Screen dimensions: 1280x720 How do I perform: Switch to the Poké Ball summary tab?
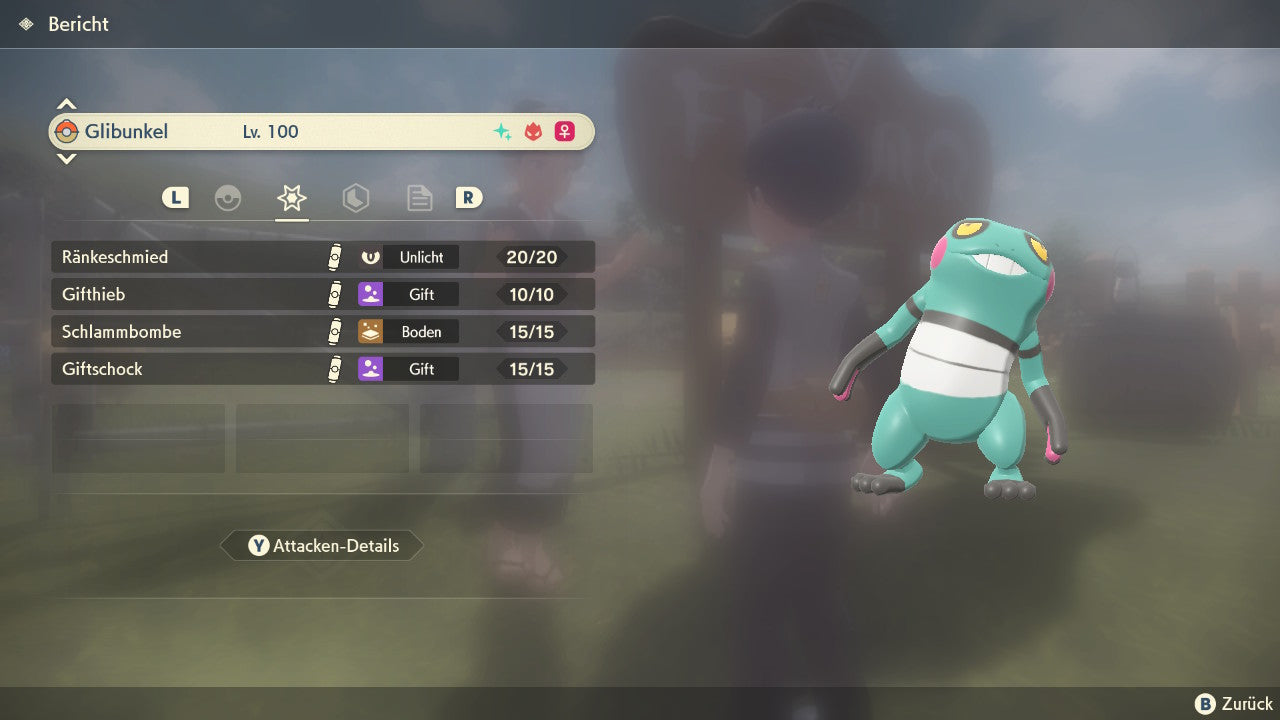(x=228, y=198)
